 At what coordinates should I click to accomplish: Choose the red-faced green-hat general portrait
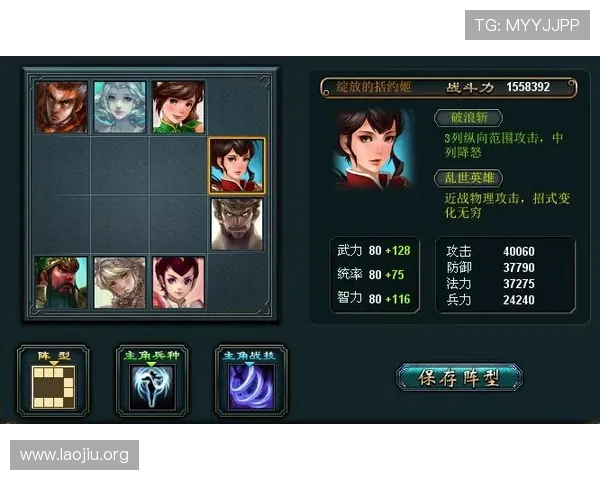(61, 282)
